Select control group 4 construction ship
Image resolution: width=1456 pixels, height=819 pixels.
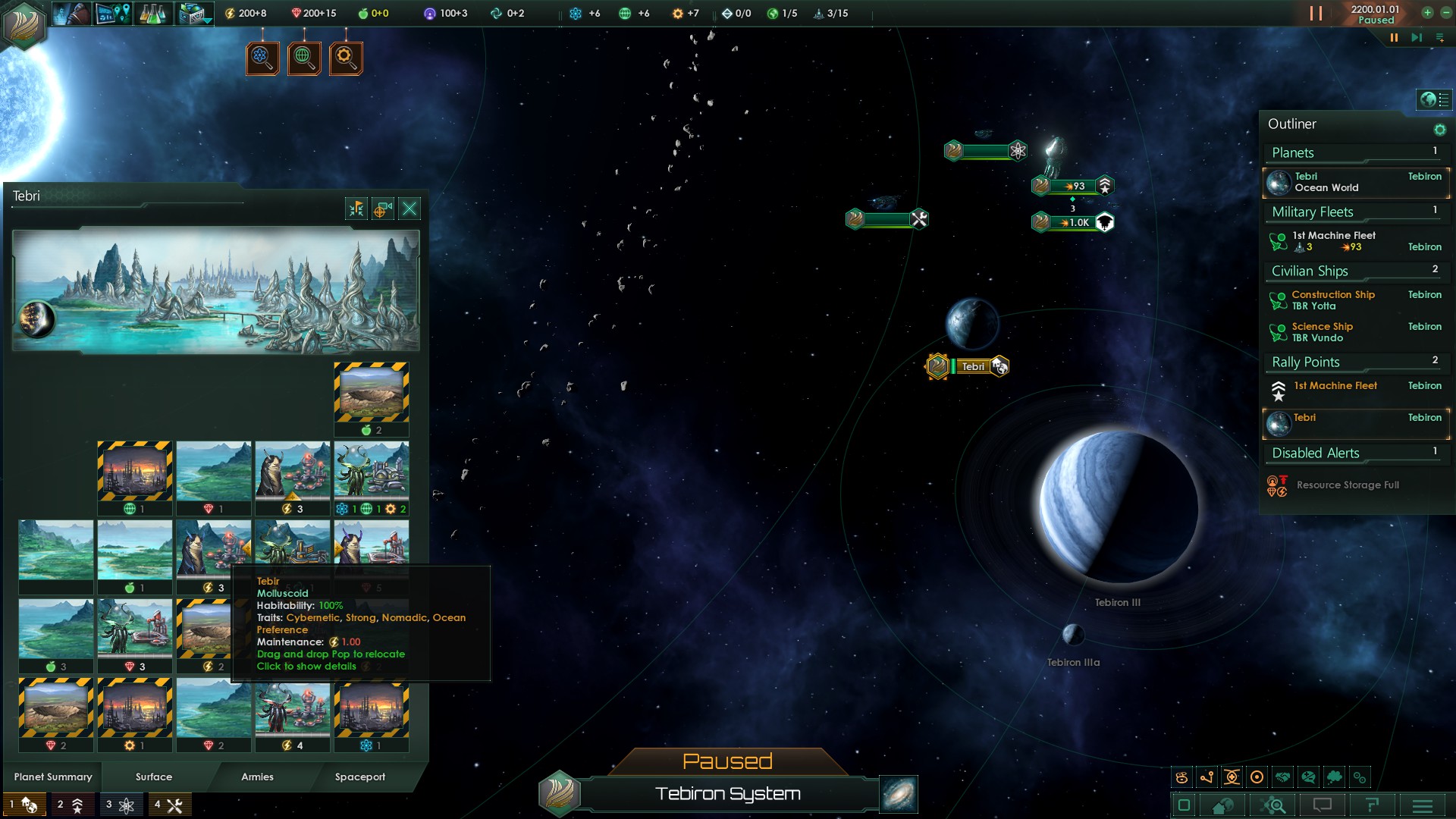[168, 805]
